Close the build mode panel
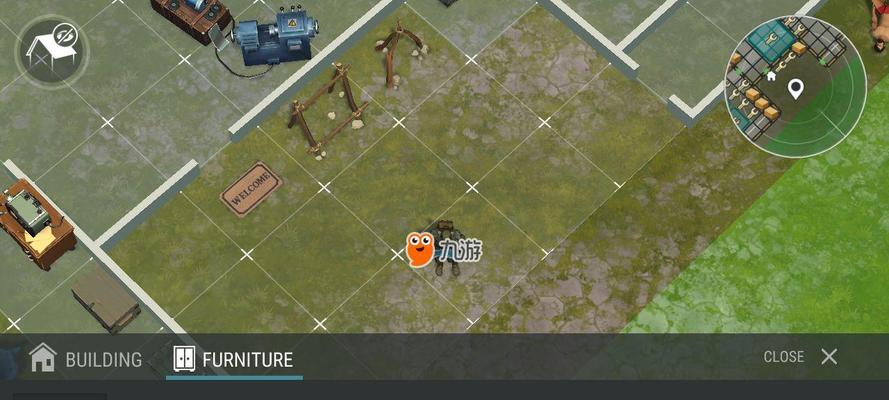 point(801,357)
